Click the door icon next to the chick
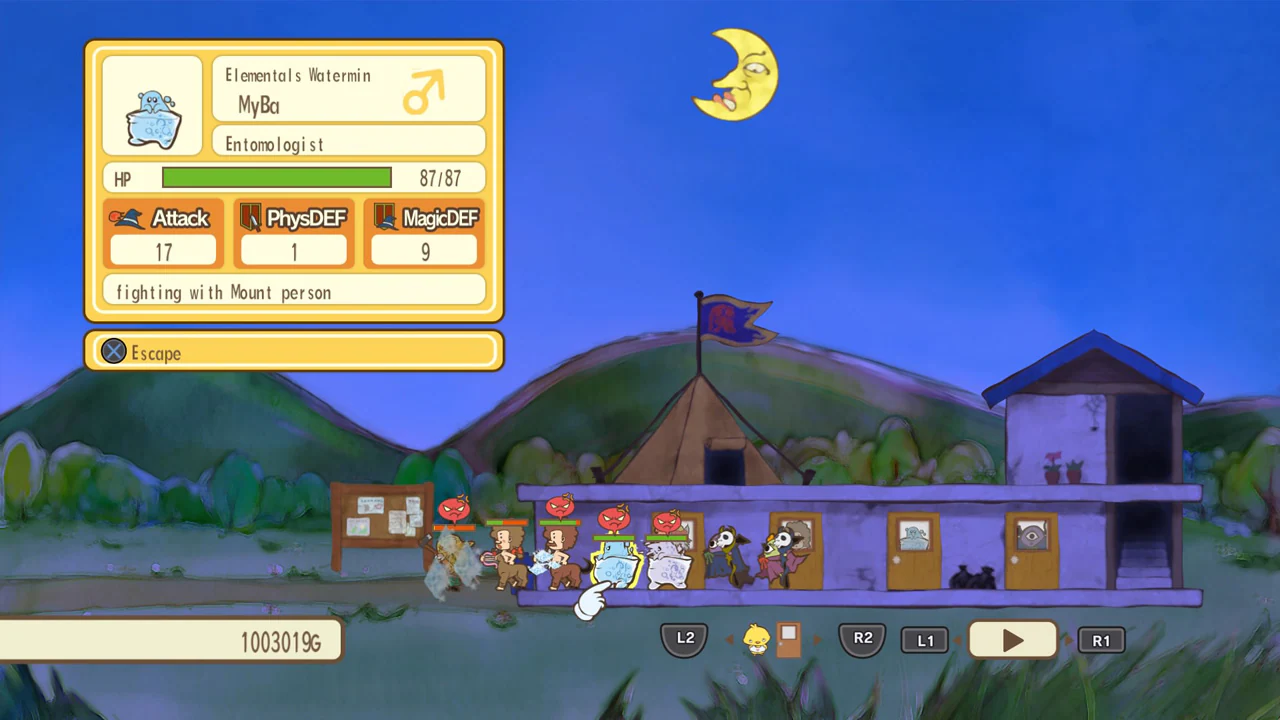Viewport: 1280px width, 720px height. (x=789, y=640)
